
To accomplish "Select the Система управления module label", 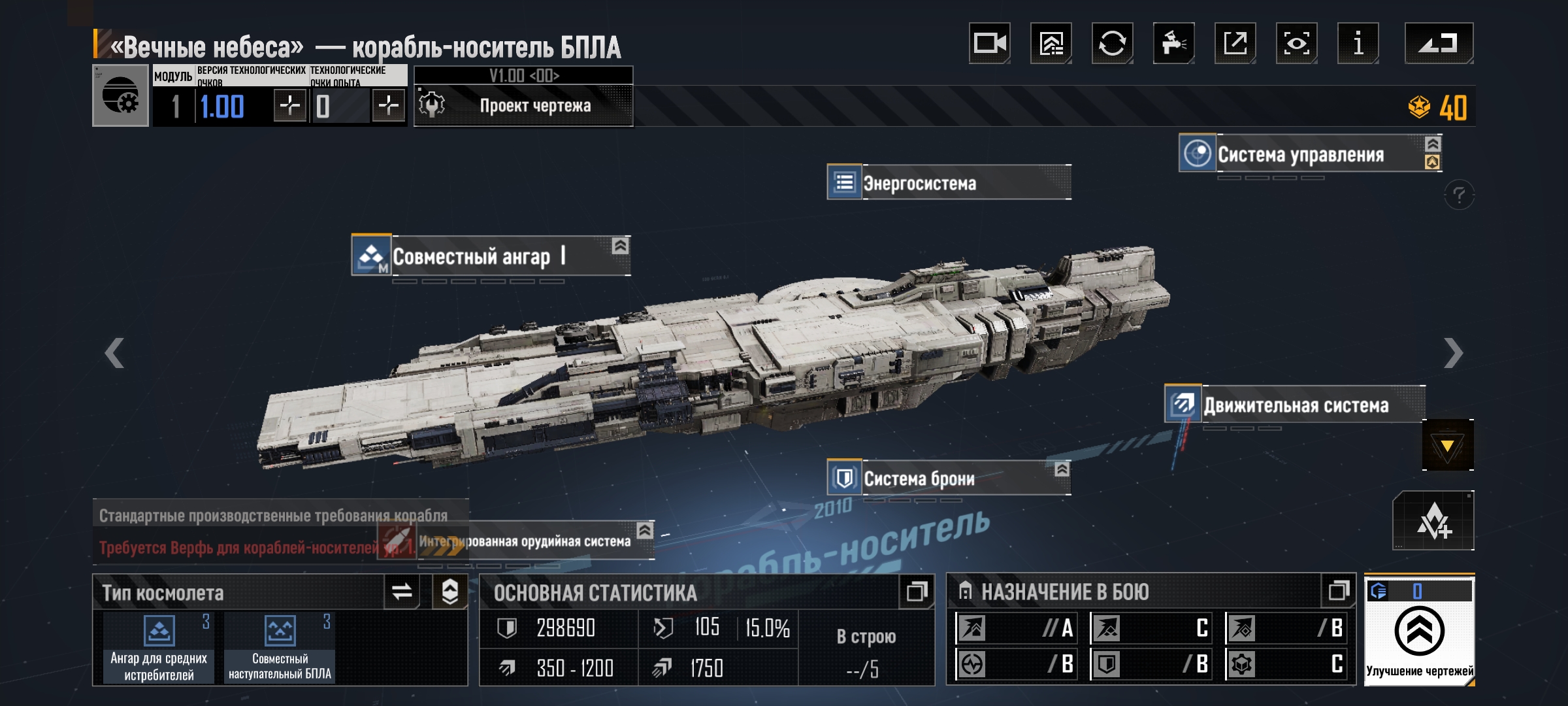I will (x=1300, y=154).
